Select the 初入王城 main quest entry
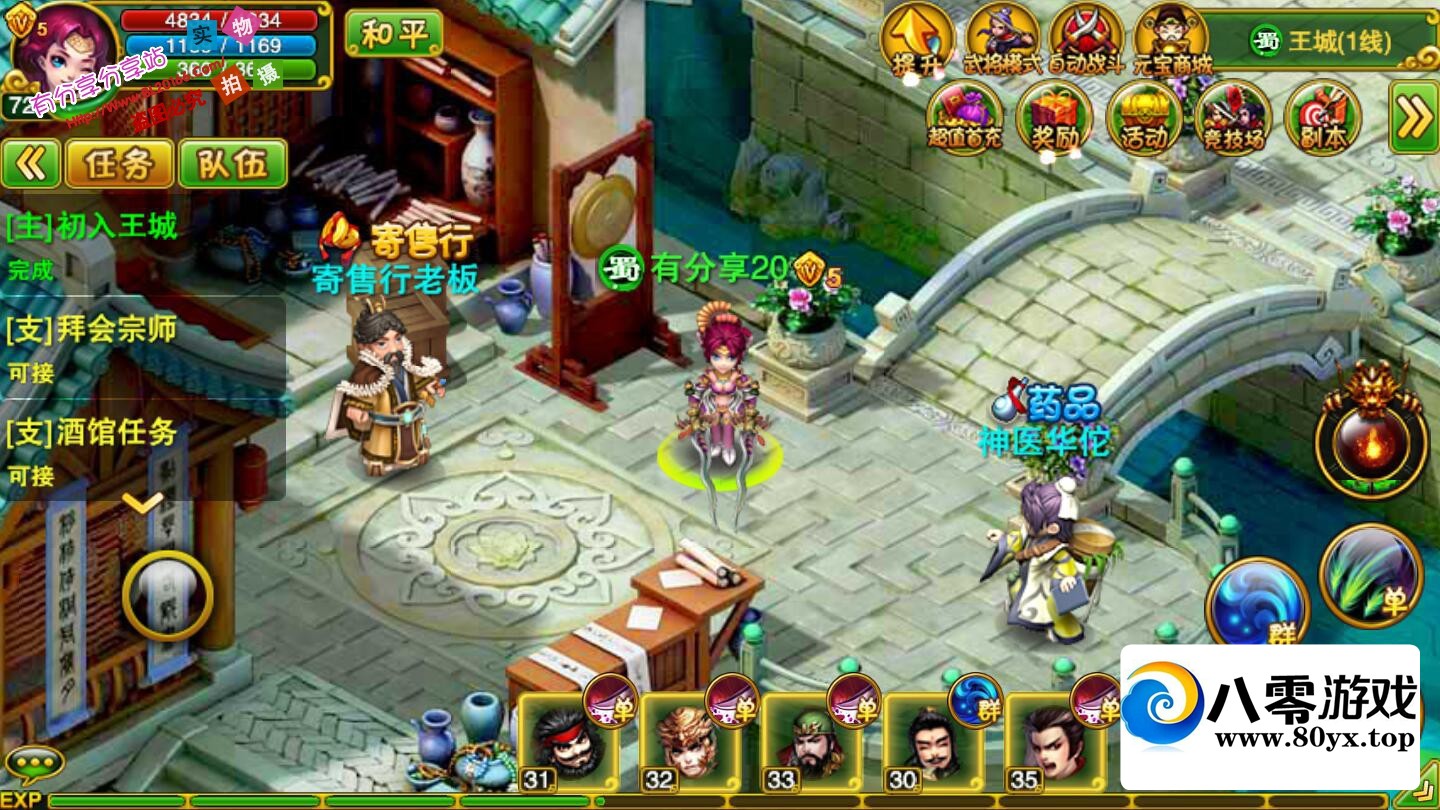The image size is (1440, 810). (x=92, y=227)
